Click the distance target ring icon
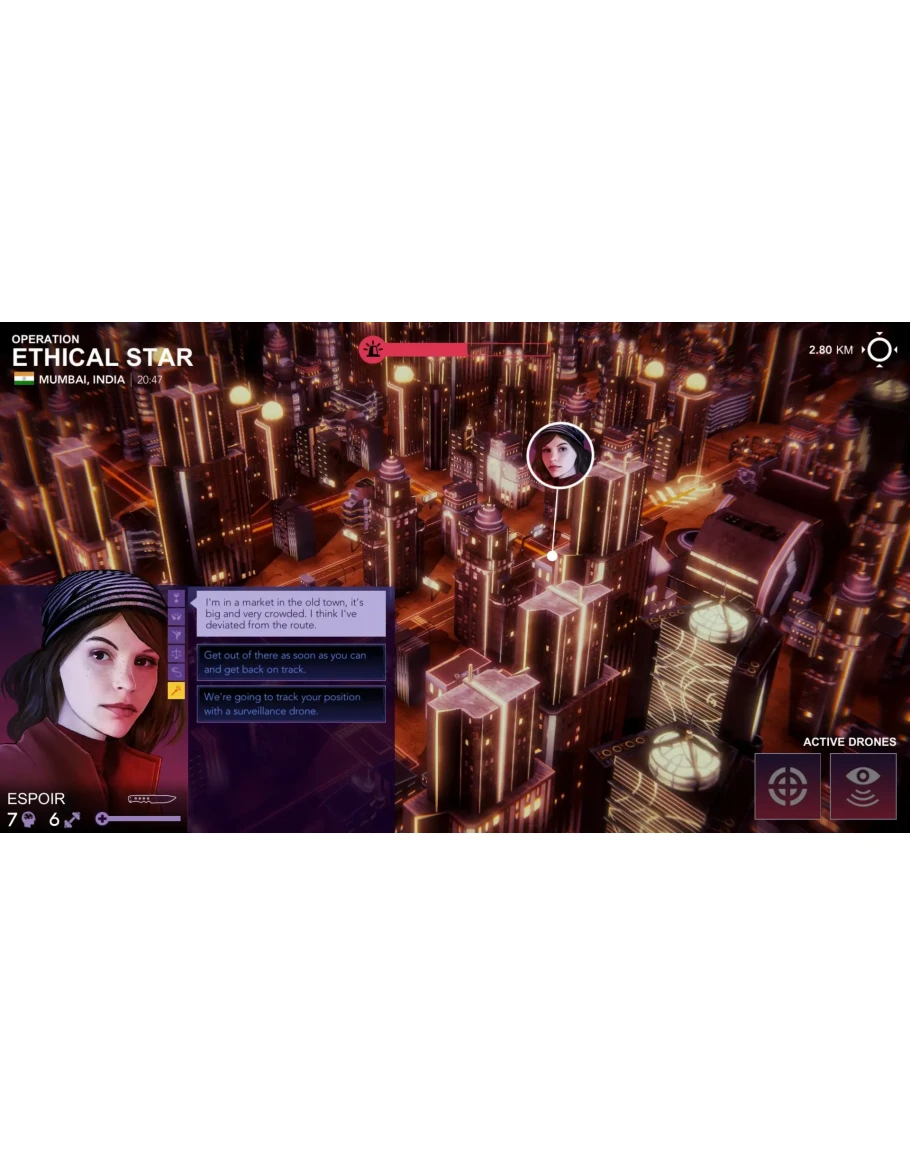This screenshot has width=910, height=1155. [x=880, y=350]
